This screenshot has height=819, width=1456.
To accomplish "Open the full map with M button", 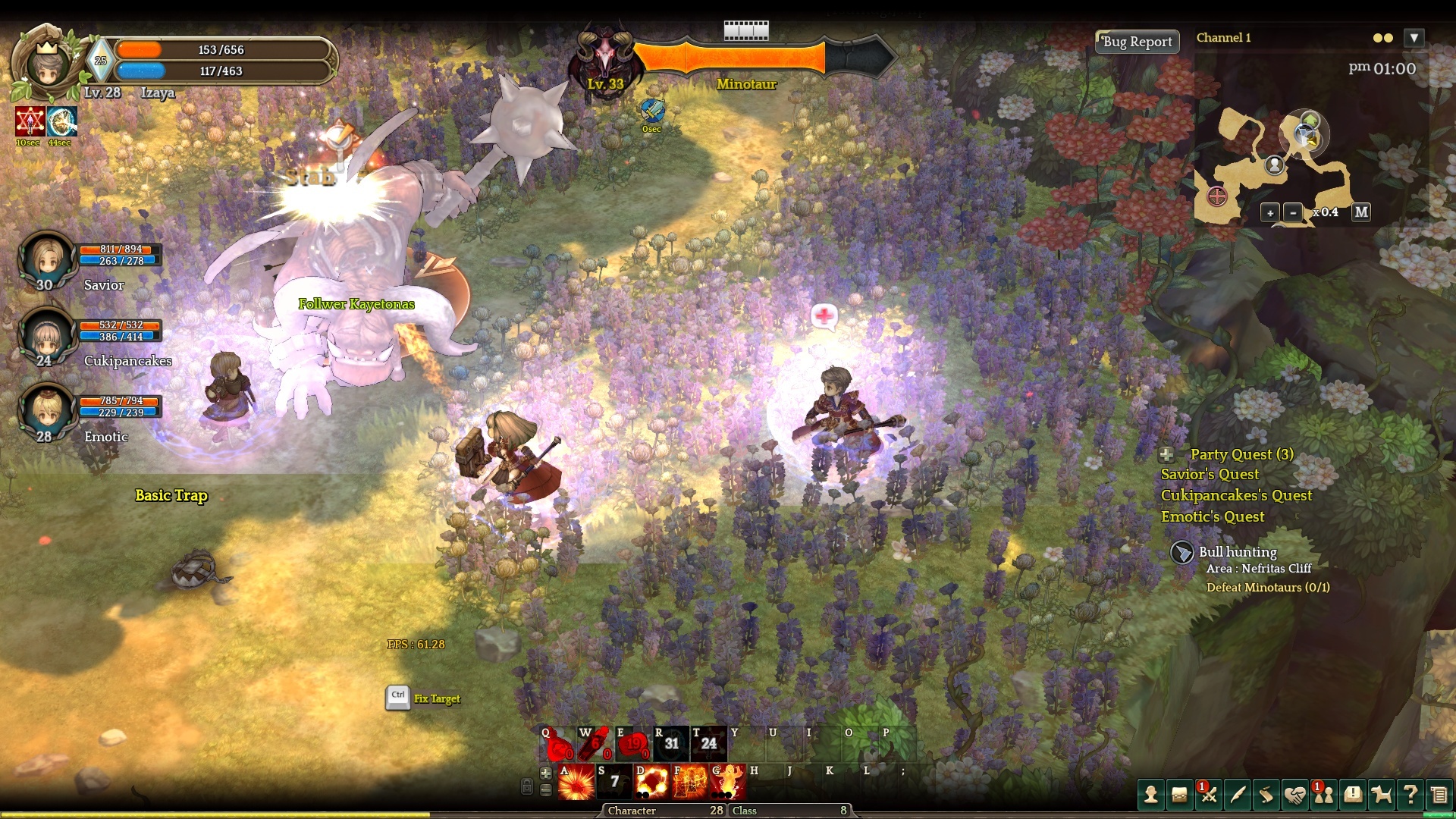I will [1361, 212].
